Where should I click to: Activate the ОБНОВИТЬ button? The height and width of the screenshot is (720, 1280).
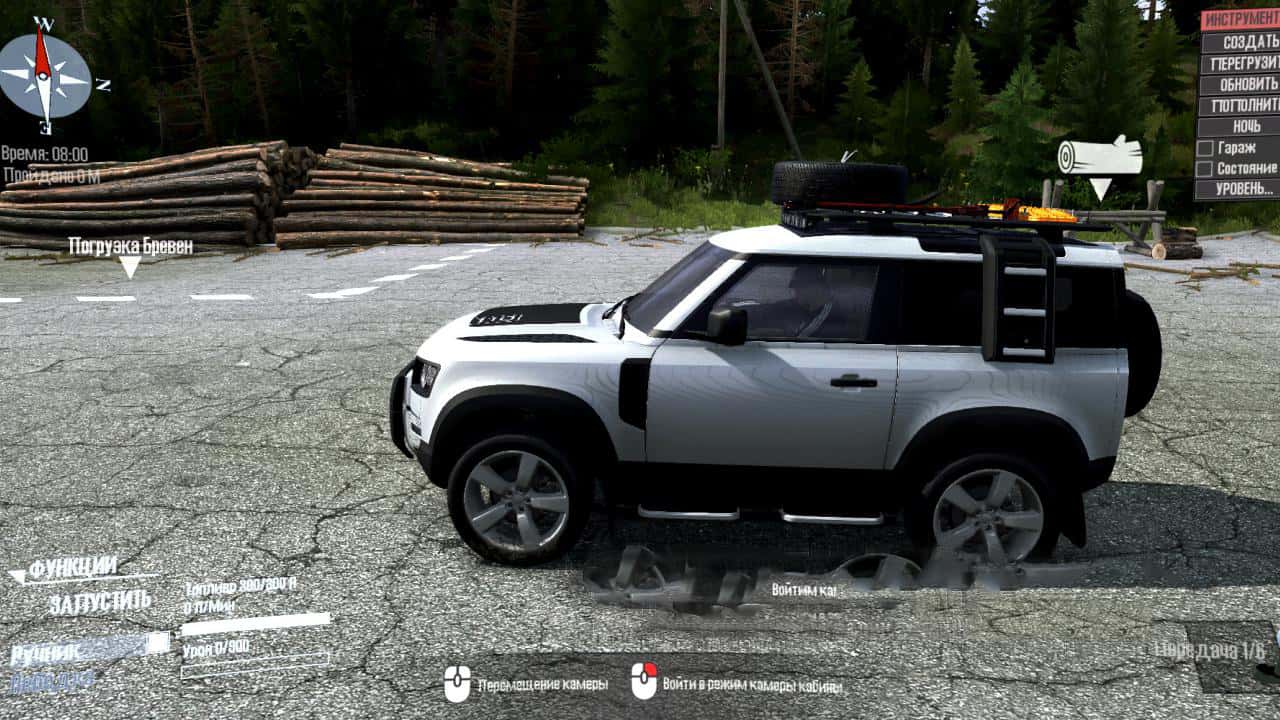pyautogui.click(x=1240, y=84)
